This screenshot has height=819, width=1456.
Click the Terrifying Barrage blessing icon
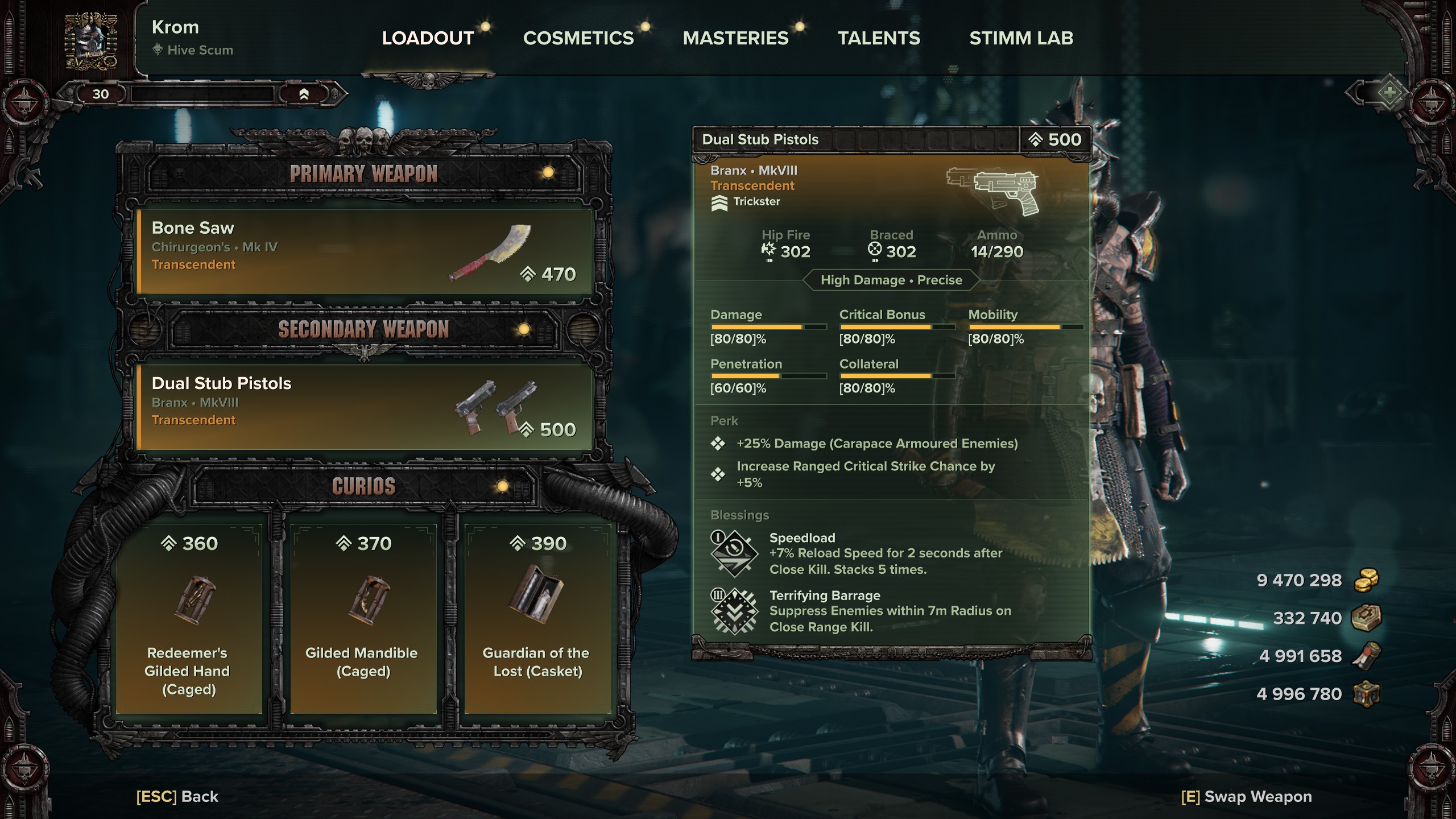[734, 611]
